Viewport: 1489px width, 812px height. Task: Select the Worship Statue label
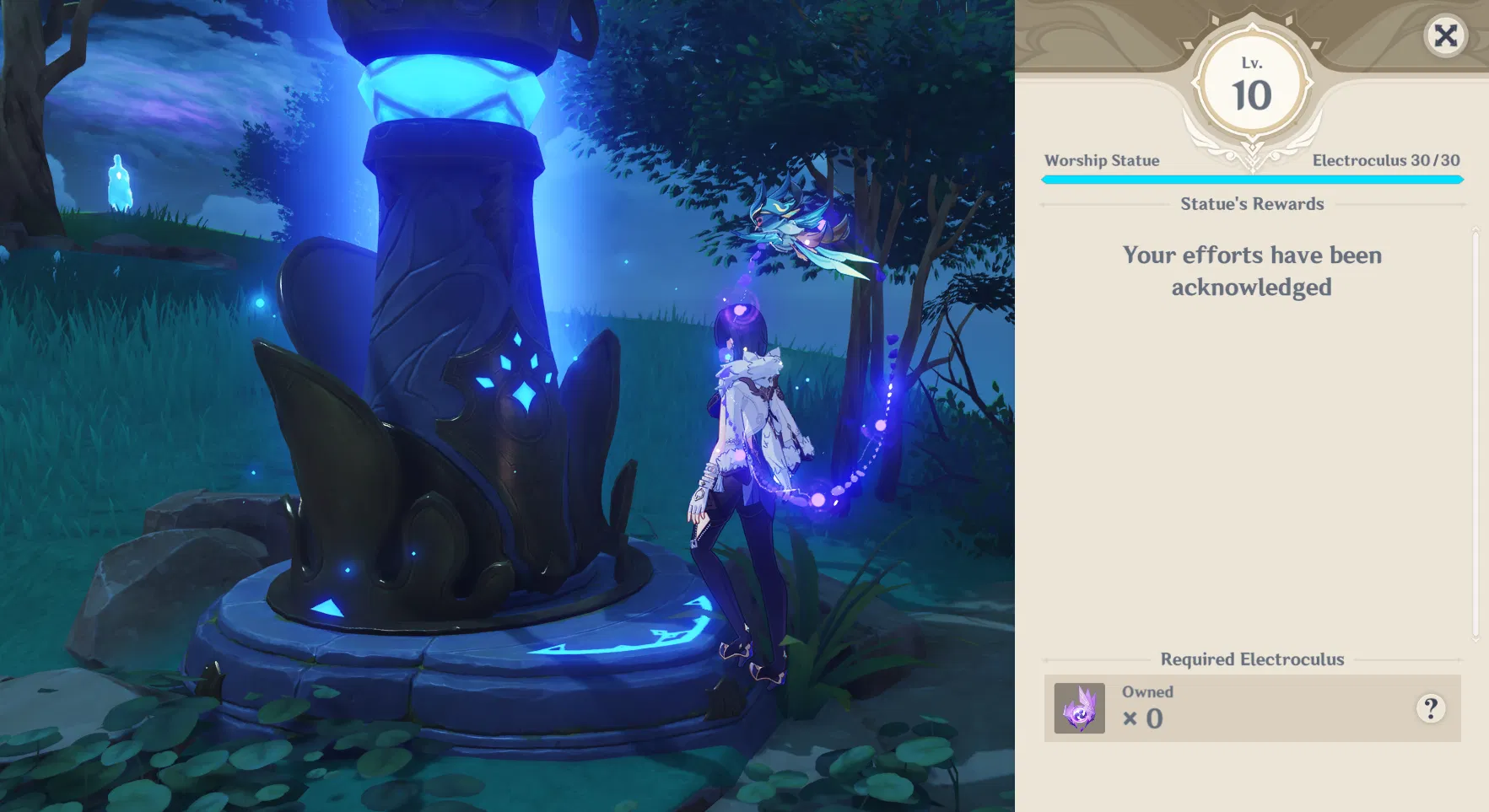1102,160
